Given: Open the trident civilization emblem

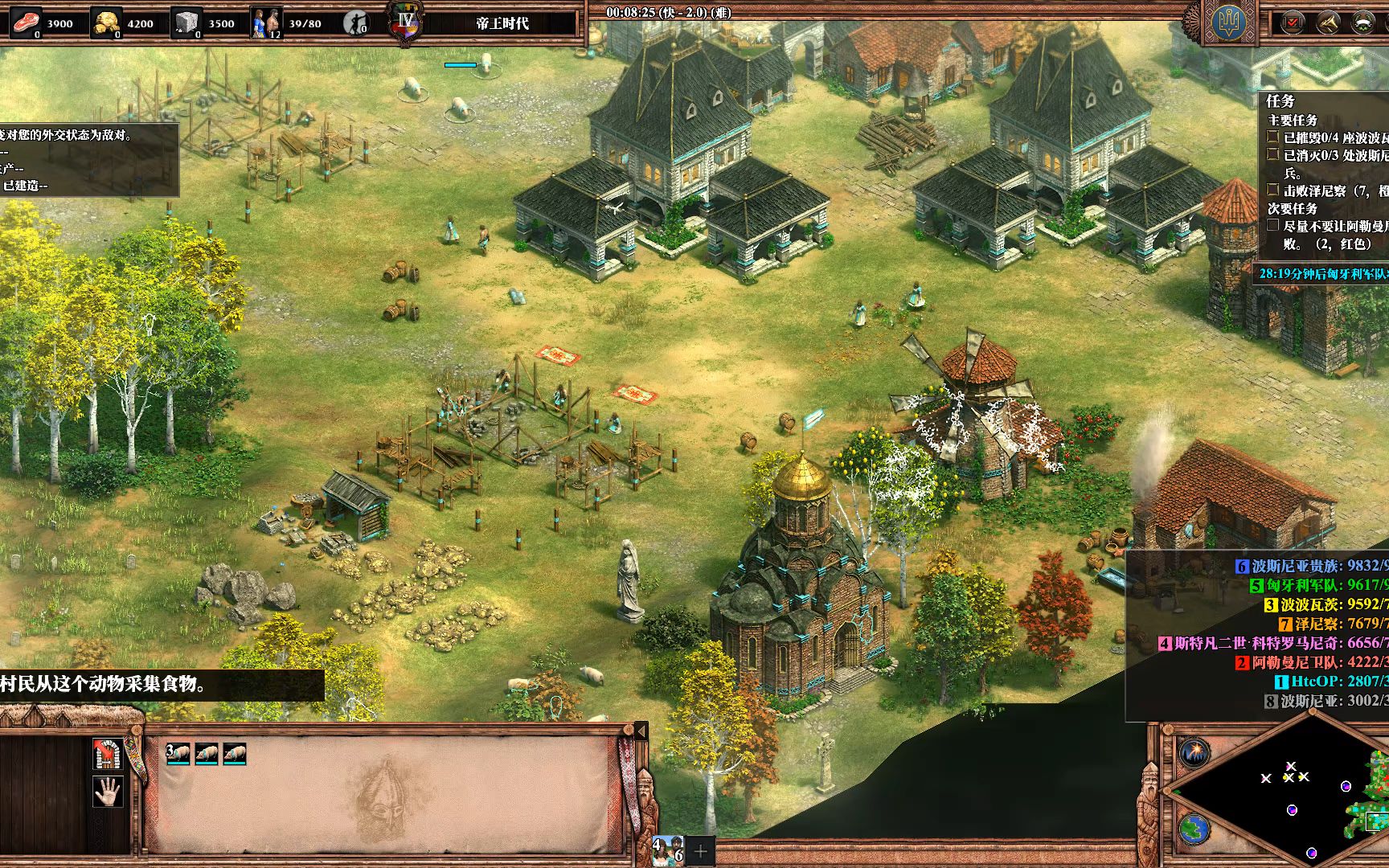Looking at the screenshot, I should [x=1229, y=23].
